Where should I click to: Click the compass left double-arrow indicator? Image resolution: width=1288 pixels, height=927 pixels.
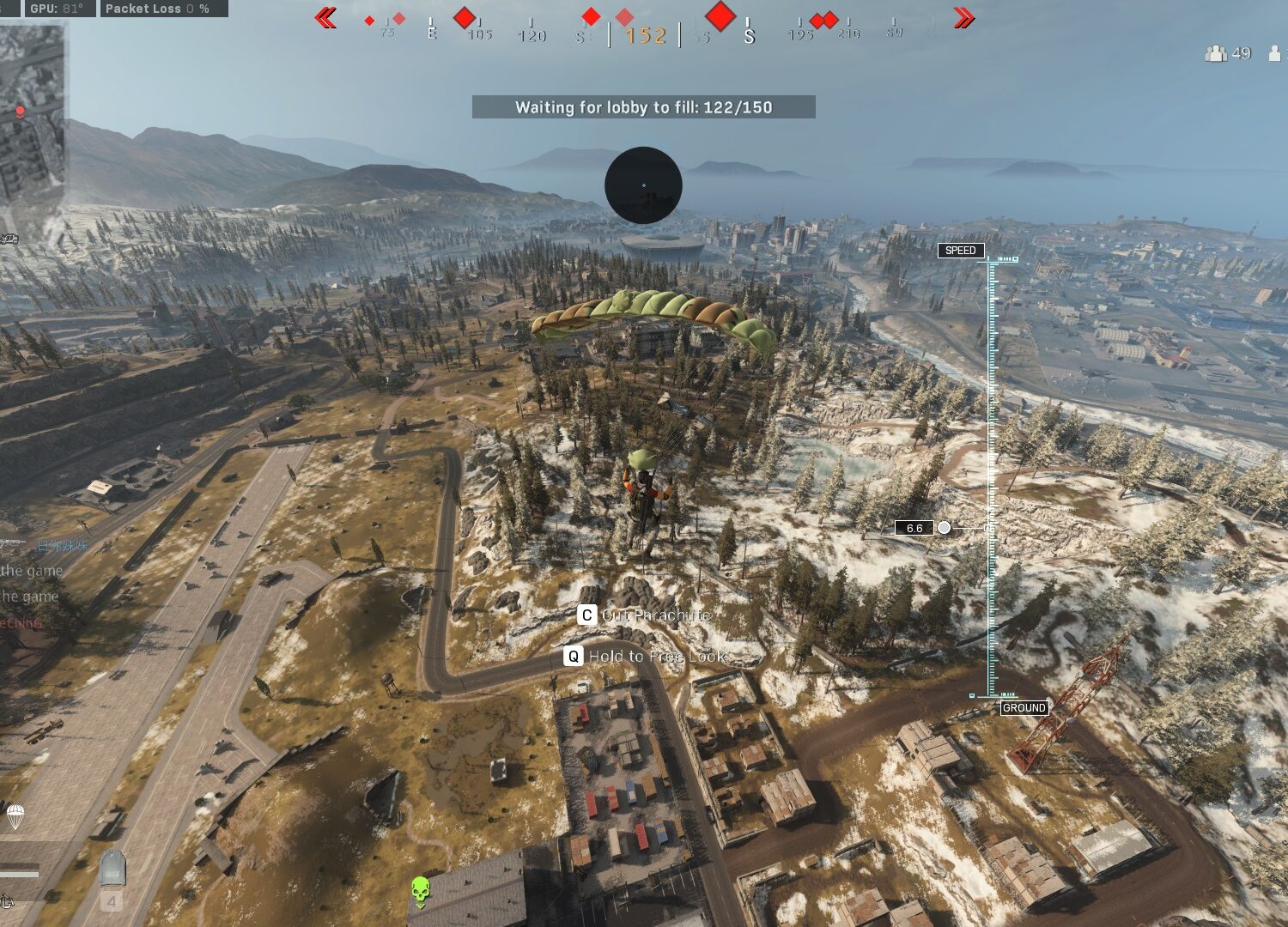pyautogui.click(x=325, y=18)
